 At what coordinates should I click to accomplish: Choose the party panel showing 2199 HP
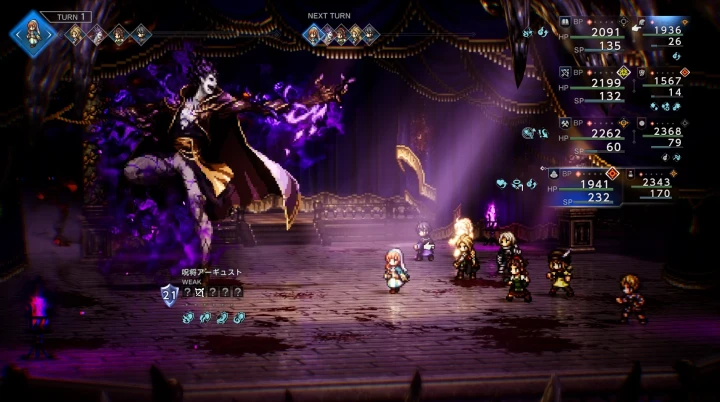[594, 88]
